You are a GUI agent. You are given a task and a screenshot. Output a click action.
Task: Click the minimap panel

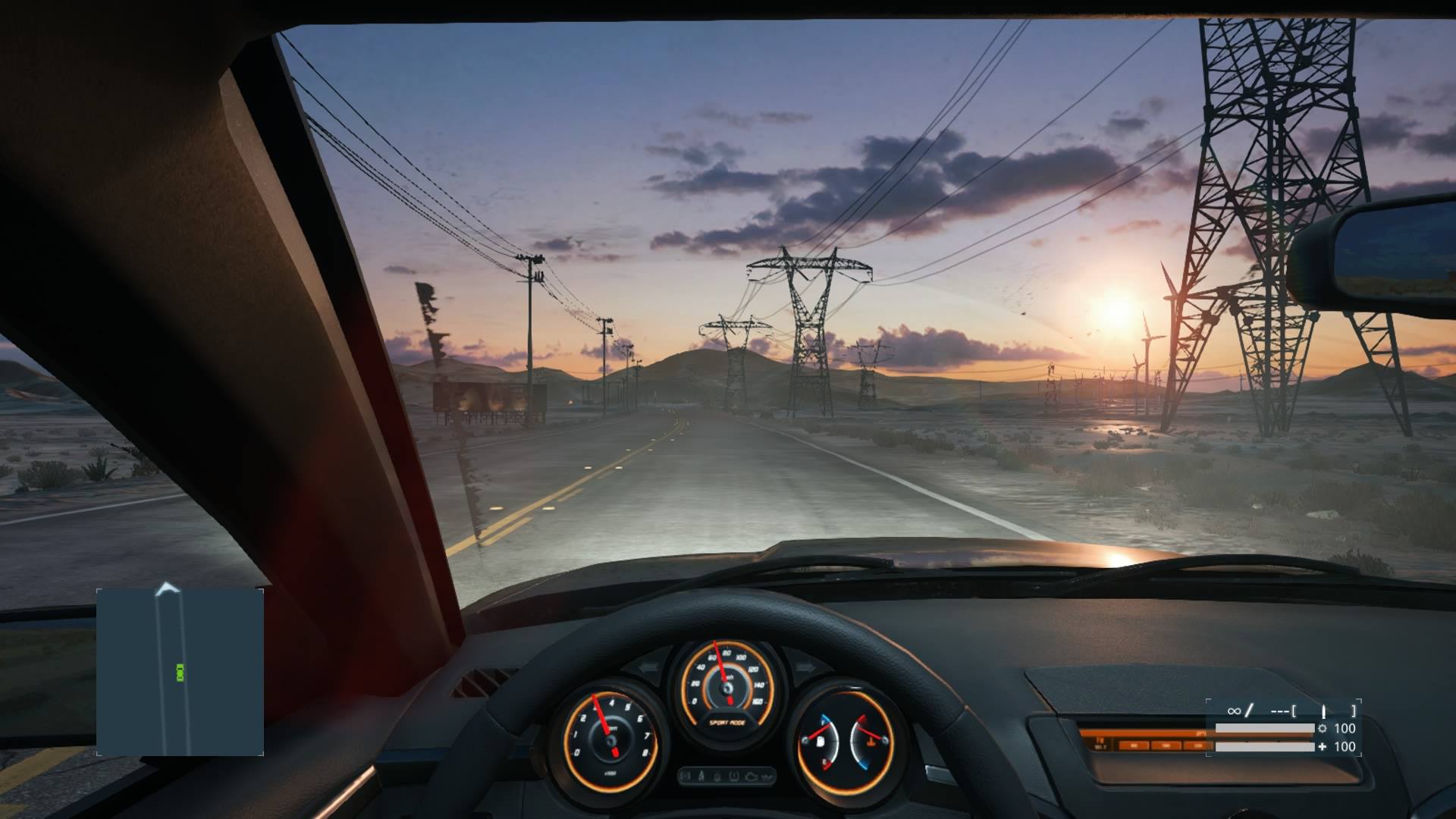coord(180,671)
